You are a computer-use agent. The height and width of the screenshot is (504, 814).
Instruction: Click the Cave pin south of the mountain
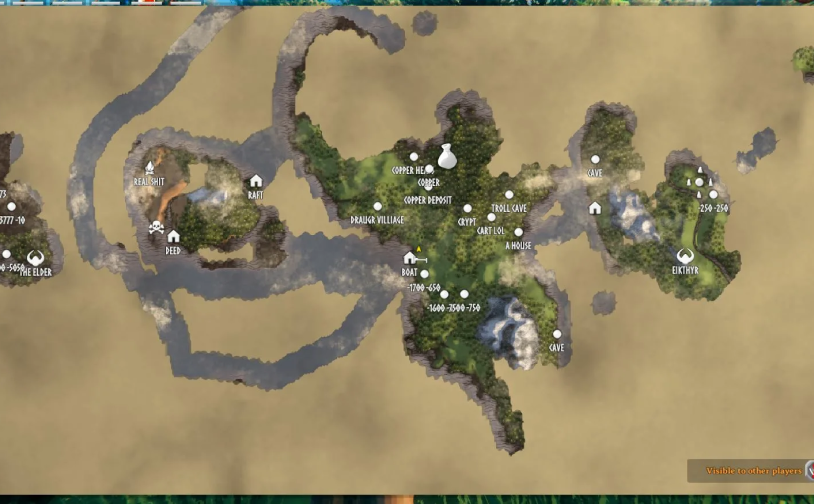point(557,335)
